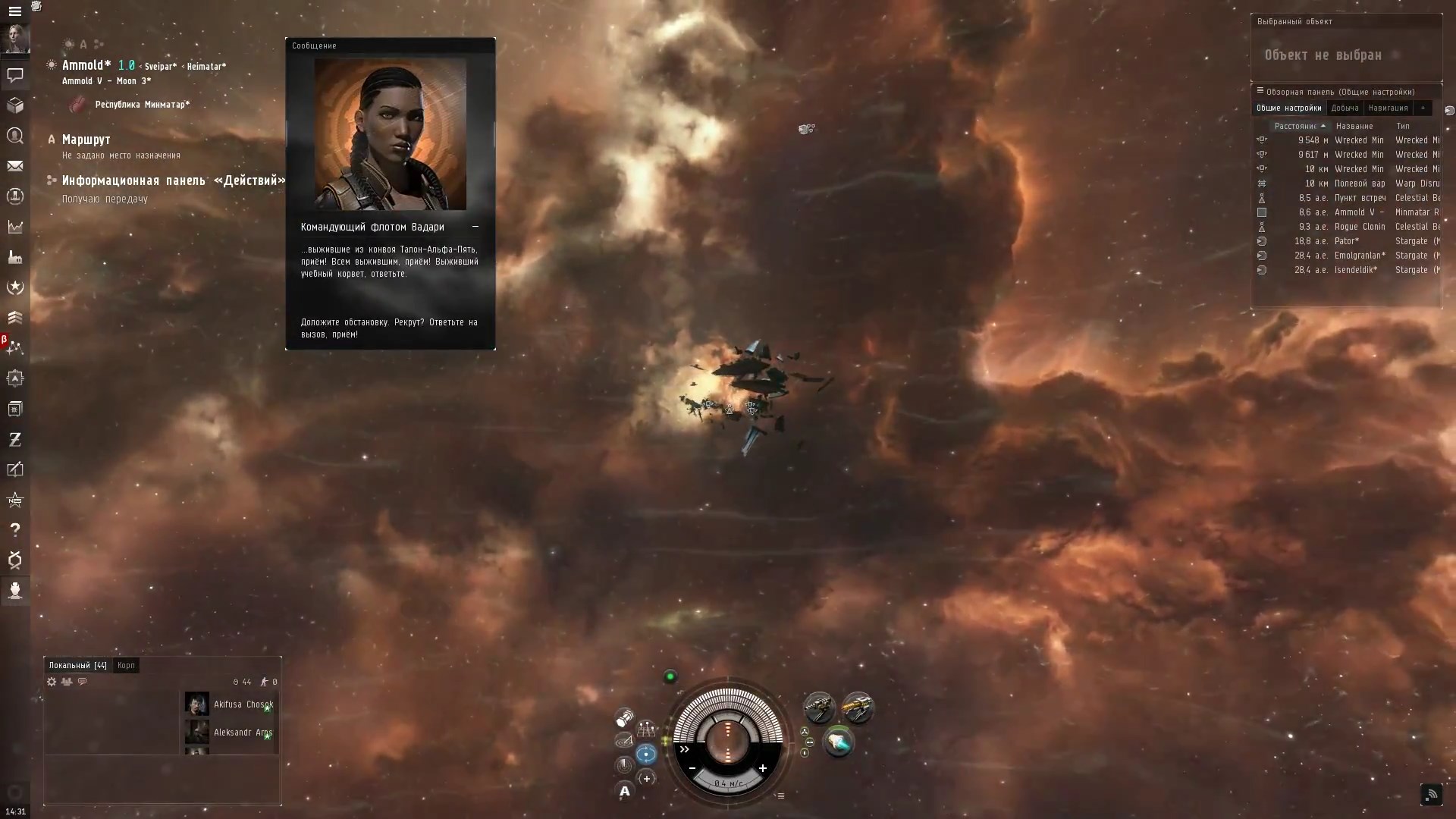This screenshot has height=819, width=1456.
Task: Open People and Places search icon
Action: click(x=15, y=136)
